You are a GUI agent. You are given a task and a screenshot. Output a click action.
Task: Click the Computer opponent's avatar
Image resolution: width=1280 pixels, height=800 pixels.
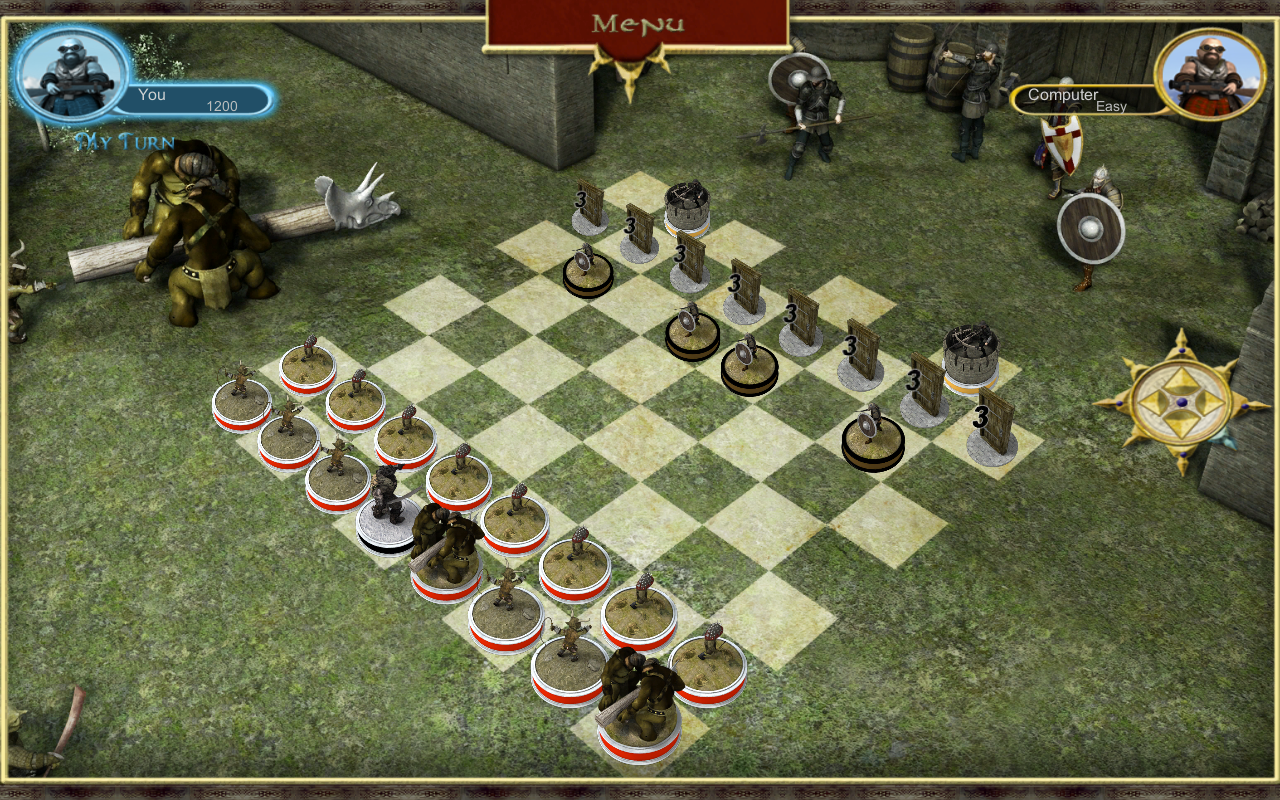click(1208, 72)
